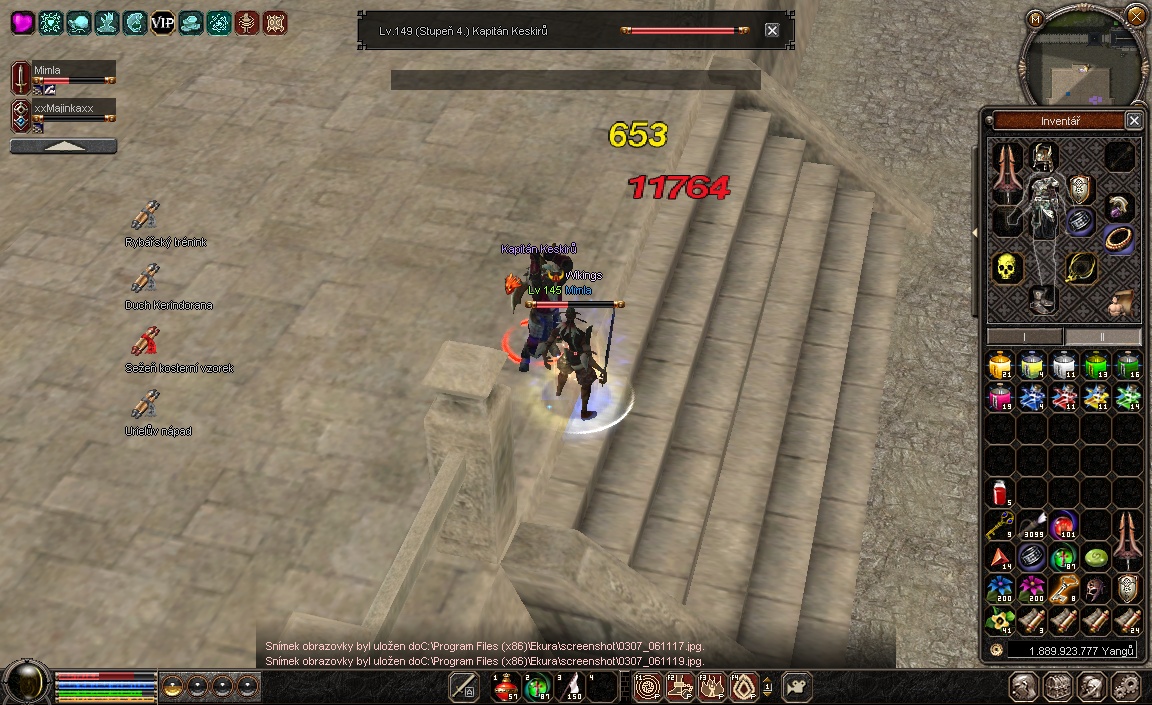This screenshot has height=705, width=1152.
Task: Open the Duch Kerindorana quest scroll
Action: click(x=146, y=279)
